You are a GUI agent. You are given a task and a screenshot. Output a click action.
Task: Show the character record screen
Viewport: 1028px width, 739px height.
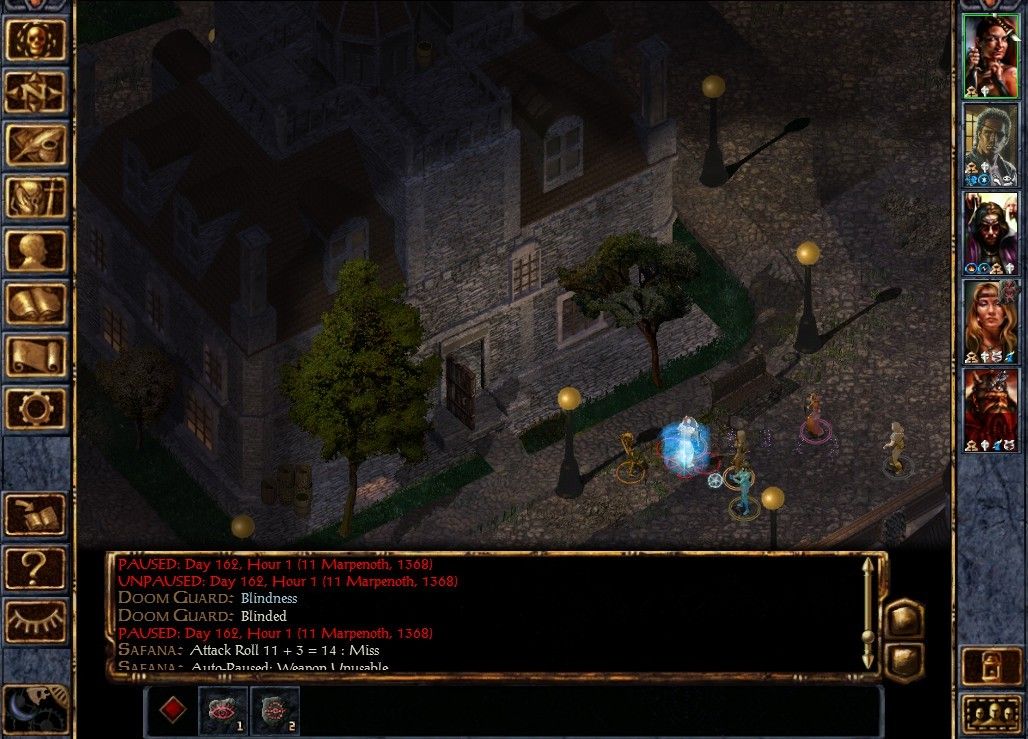[x=36, y=251]
